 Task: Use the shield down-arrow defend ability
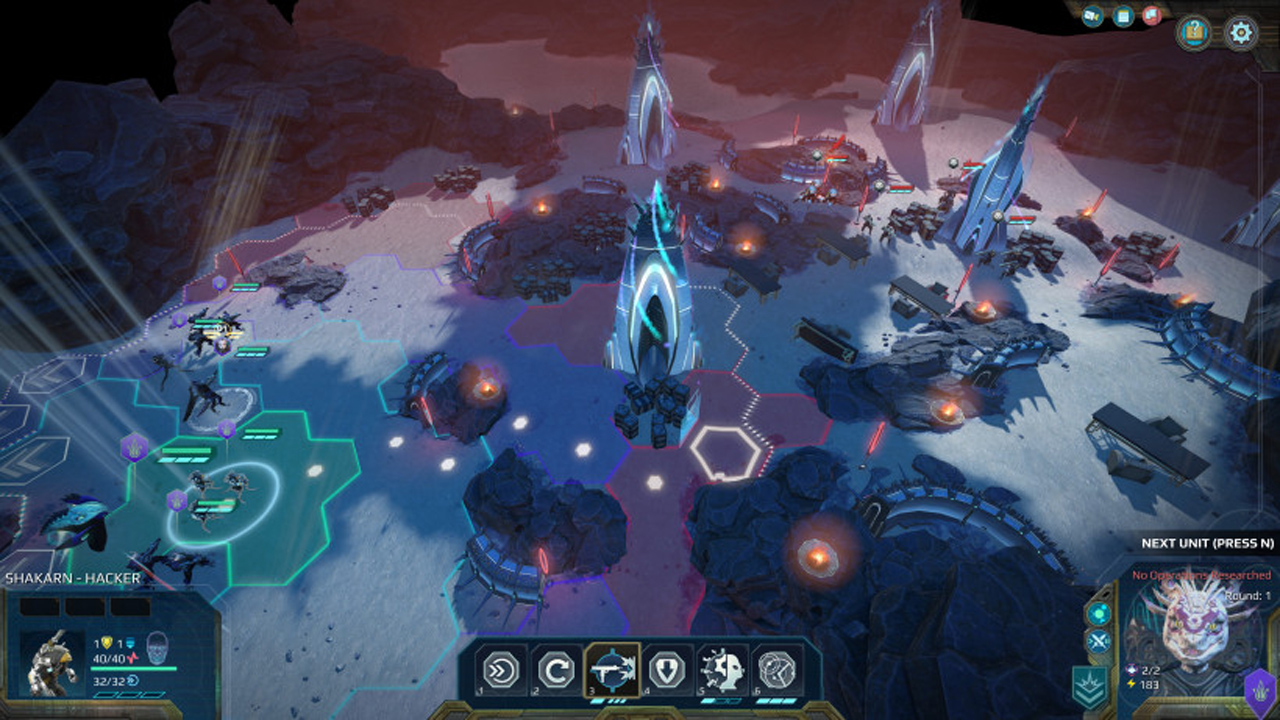(666, 669)
